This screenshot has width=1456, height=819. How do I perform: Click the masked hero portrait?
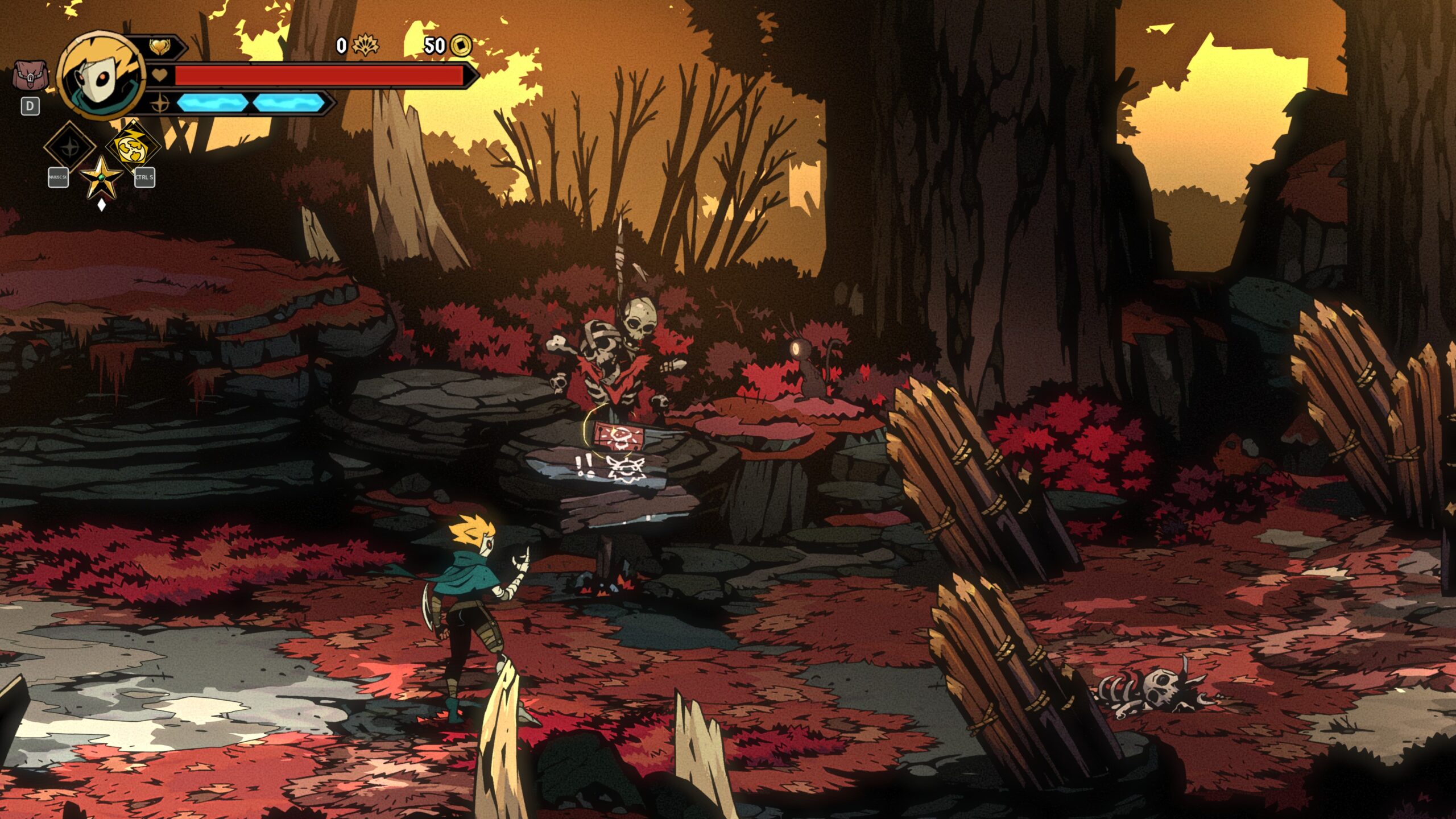pos(101,76)
